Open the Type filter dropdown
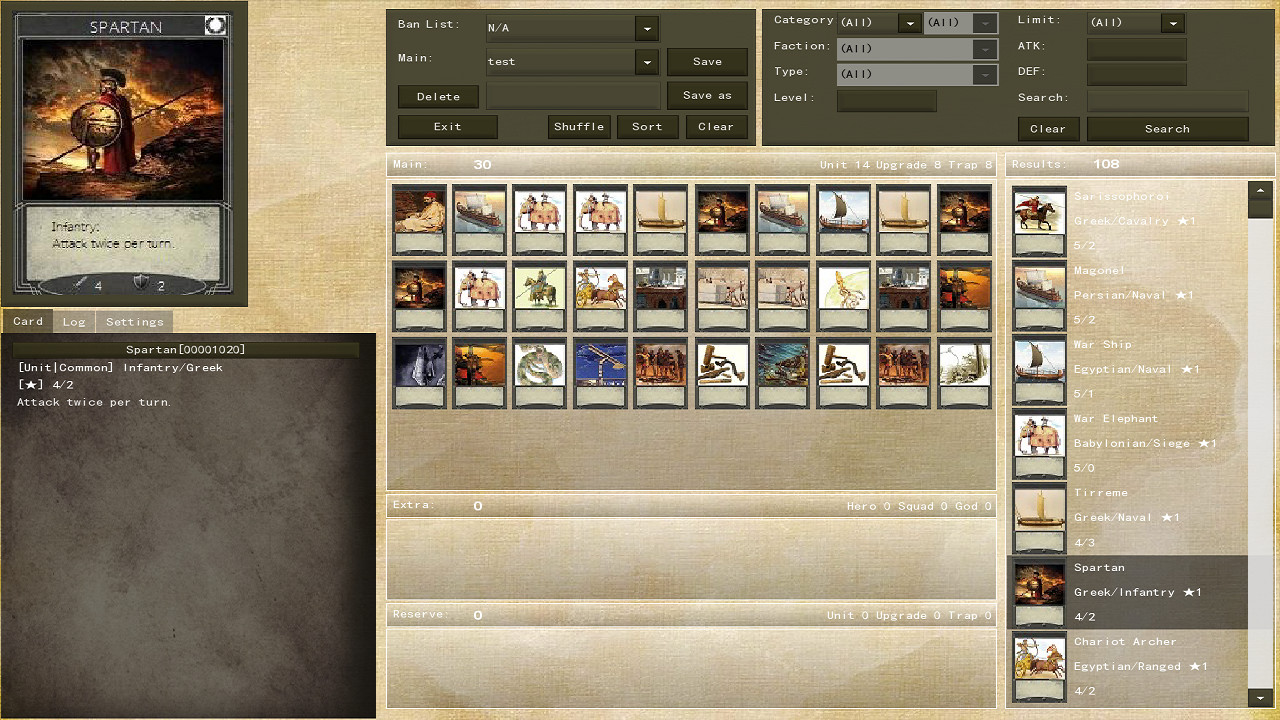Viewport: 1280px width, 720px height. click(x=984, y=73)
